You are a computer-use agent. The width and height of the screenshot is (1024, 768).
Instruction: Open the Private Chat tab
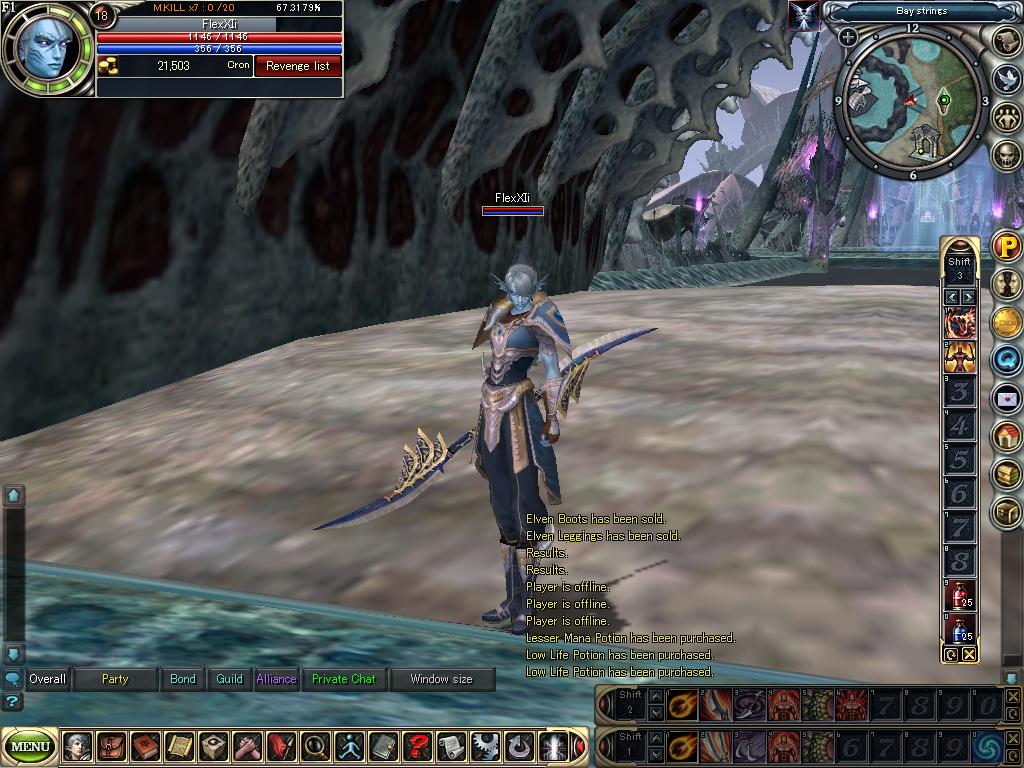pos(343,679)
